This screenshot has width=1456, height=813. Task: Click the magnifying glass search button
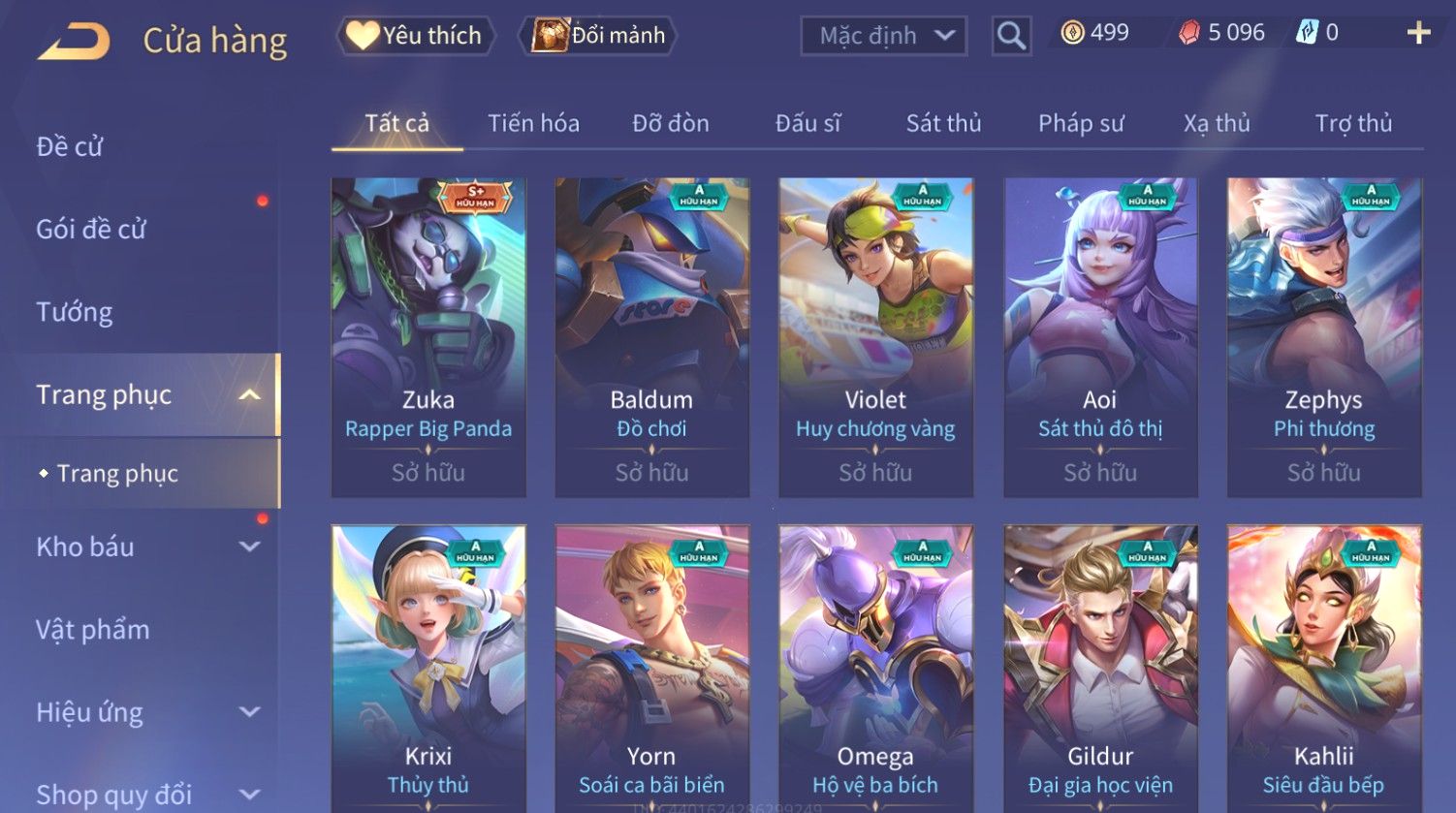tap(1011, 36)
